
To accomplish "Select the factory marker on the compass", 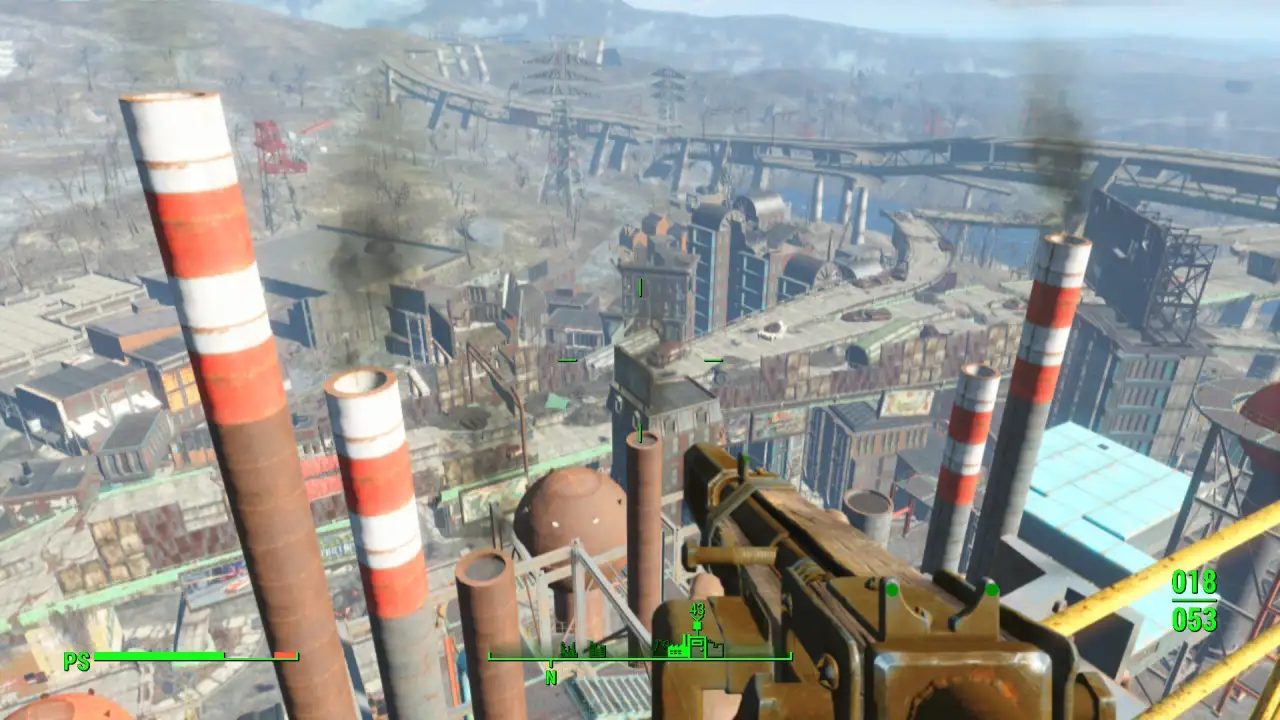I will pyautogui.click(x=677, y=650).
